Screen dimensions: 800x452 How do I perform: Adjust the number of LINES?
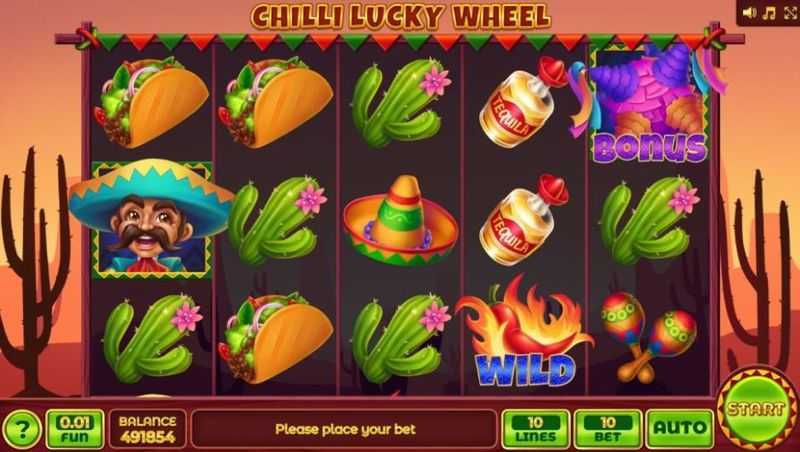pos(535,429)
